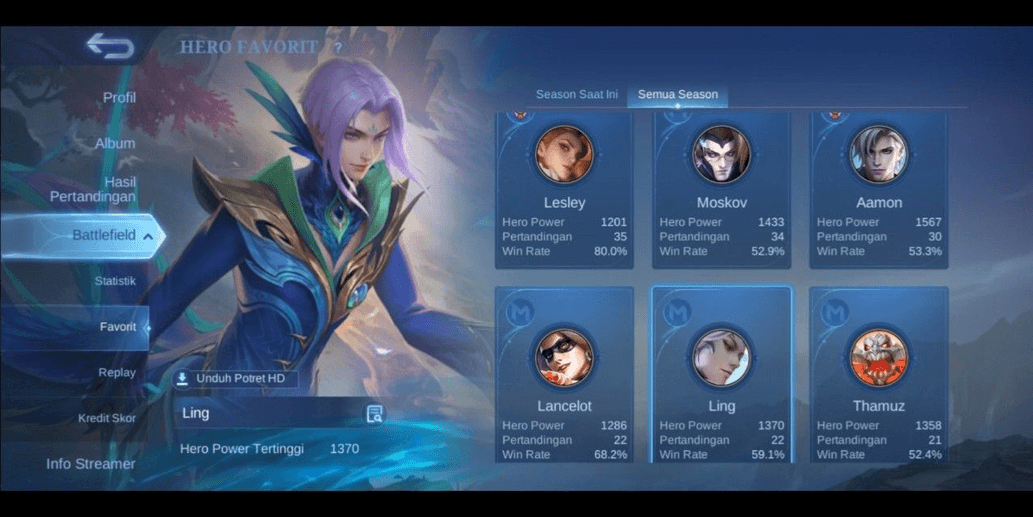Select the Favorit submenu item

pyautogui.click(x=117, y=327)
